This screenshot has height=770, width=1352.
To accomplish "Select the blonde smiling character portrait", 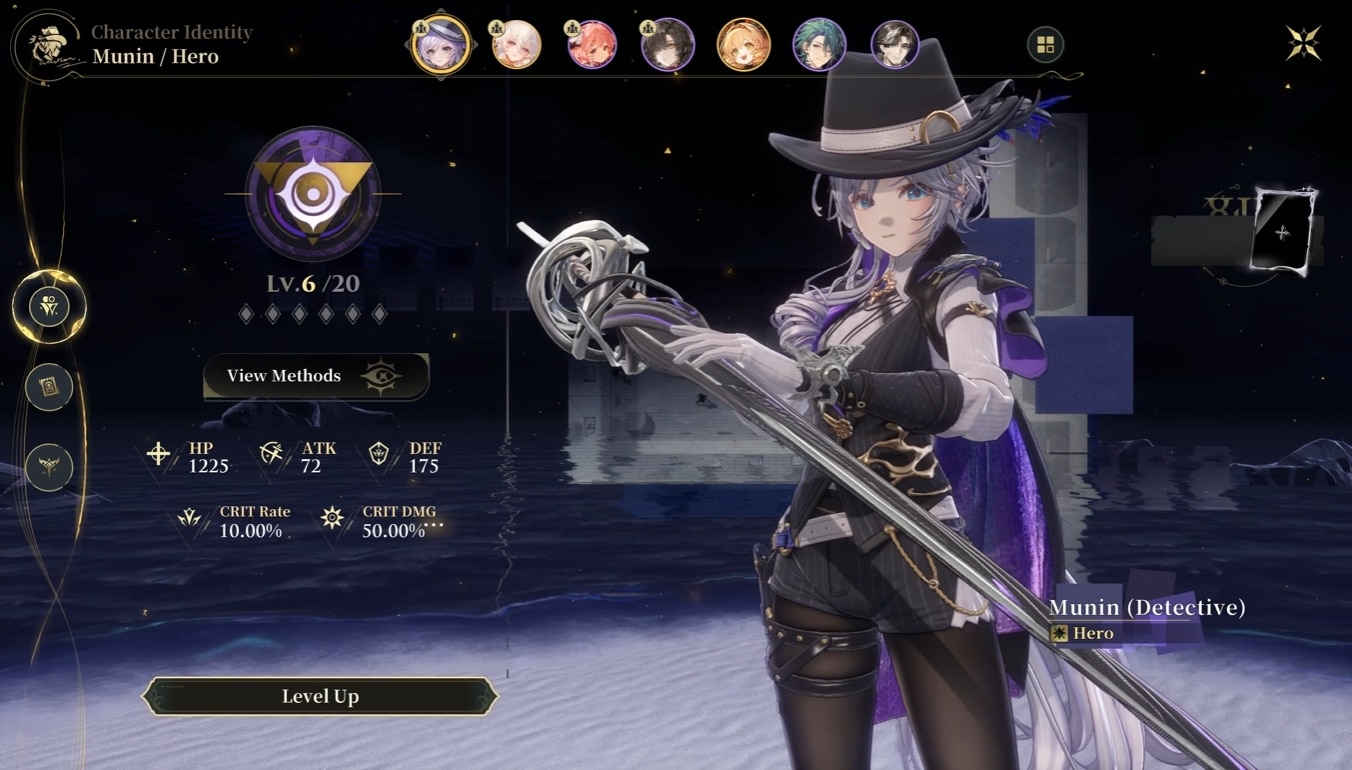I will pyautogui.click(x=743, y=45).
